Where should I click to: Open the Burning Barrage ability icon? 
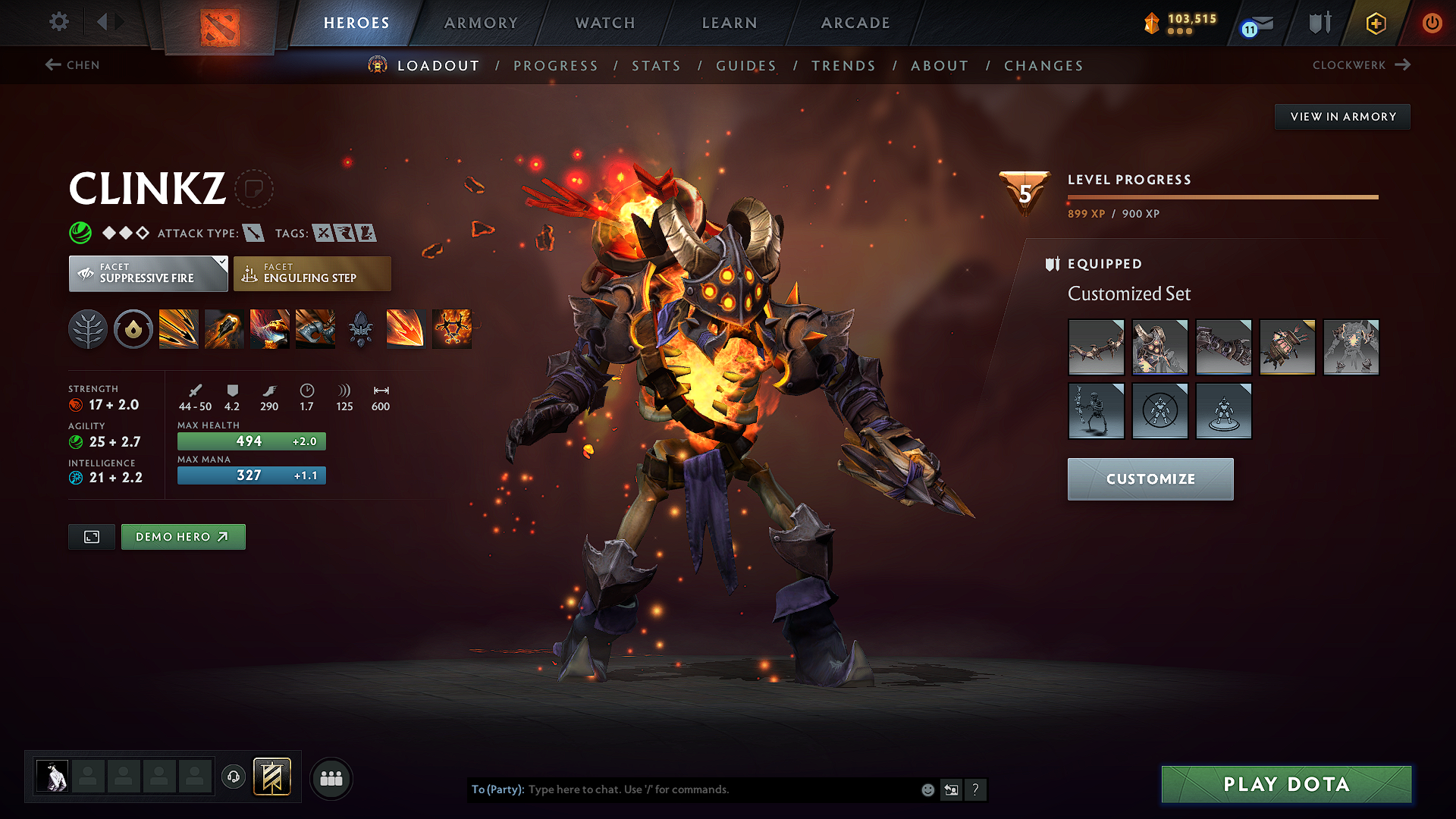point(406,328)
